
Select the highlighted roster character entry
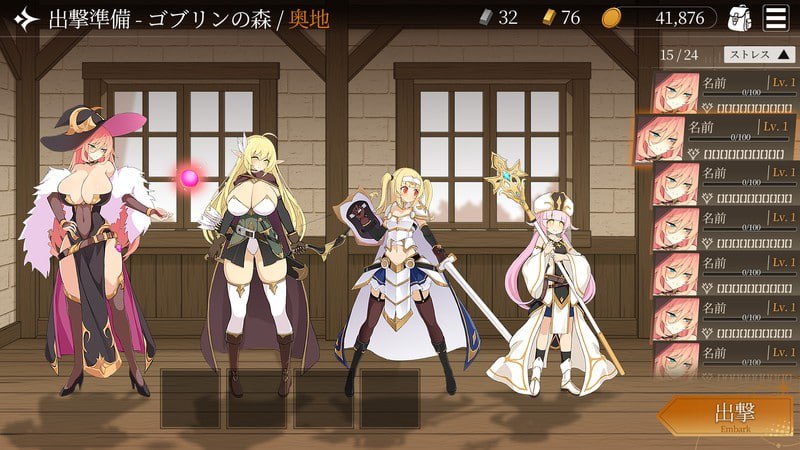(x=716, y=139)
